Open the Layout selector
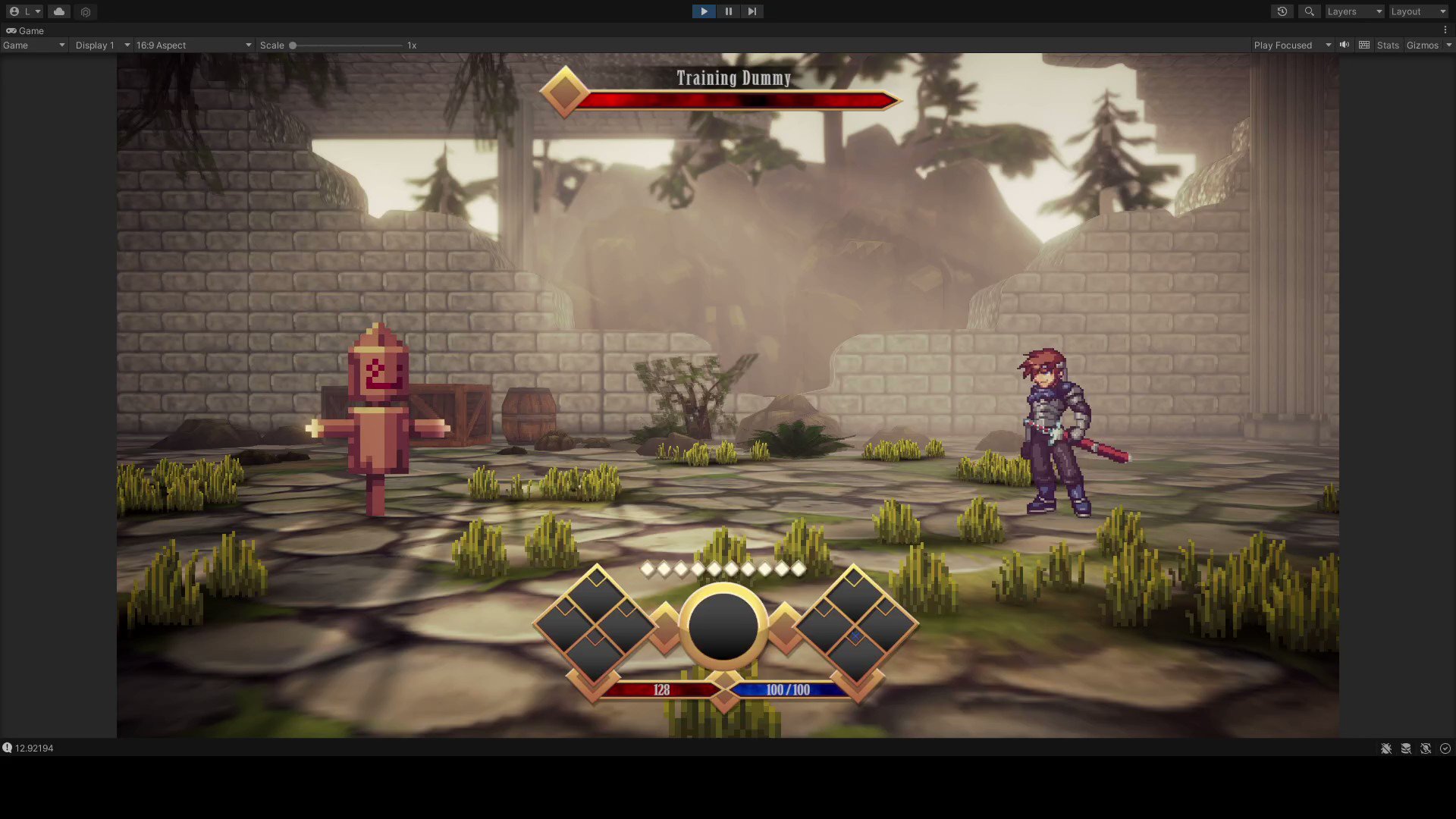Image resolution: width=1456 pixels, height=819 pixels. (1417, 11)
